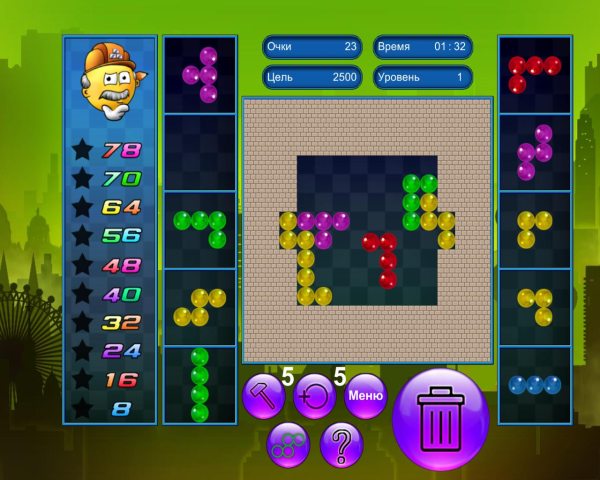Image resolution: width=600 pixels, height=480 pixels.
Task: Use the rotate piece power-up
Action: click(314, 396)
